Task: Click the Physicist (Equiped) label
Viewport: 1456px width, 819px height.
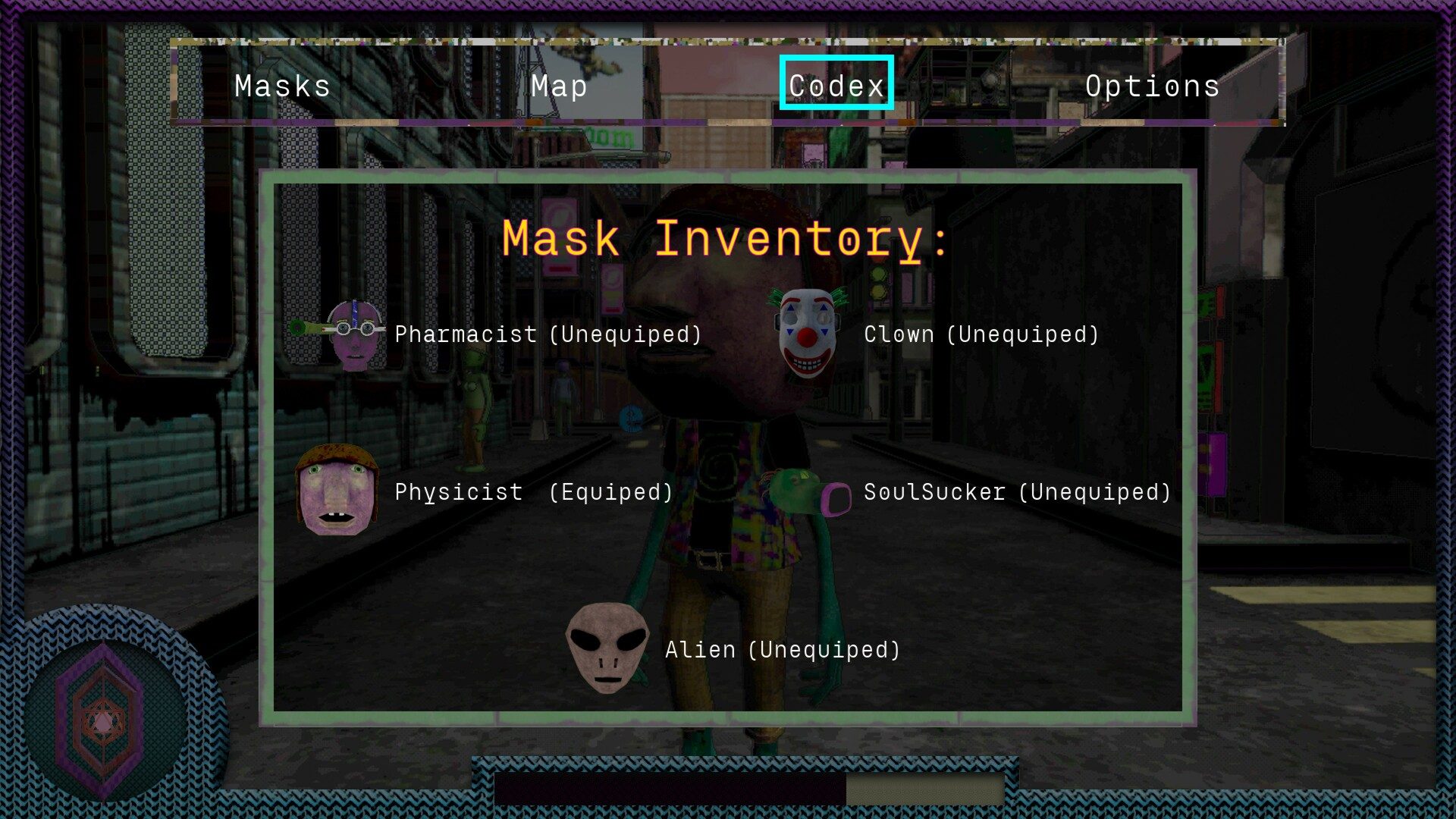Action: coord(533,492)
